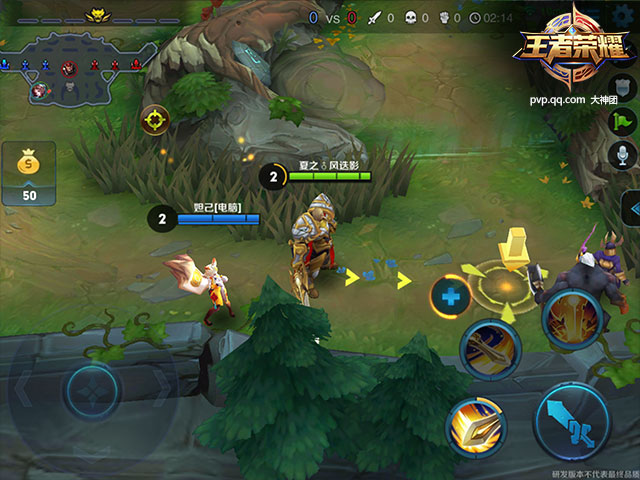Screen dimensions: 640x480
Task: Trigger the golden shield charge skill
Action: point(476,427)
